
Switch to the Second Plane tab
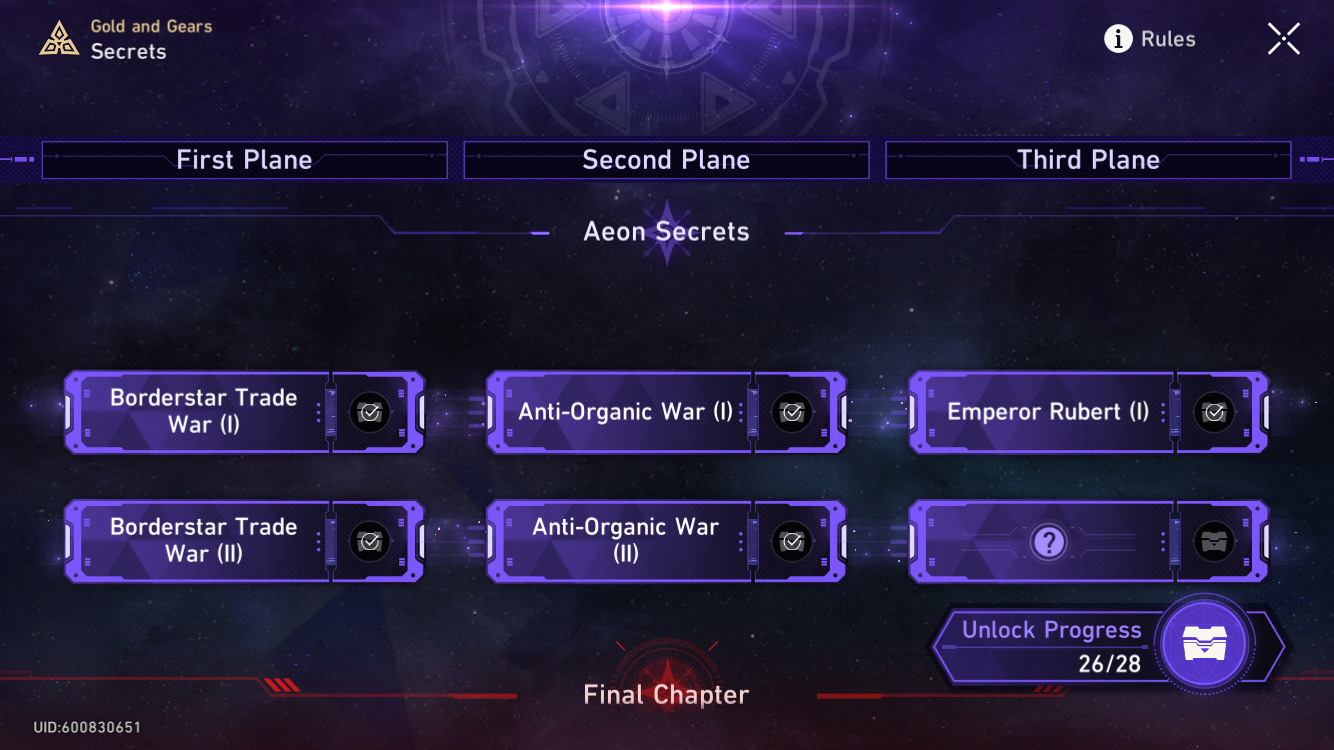(x=666, y=159)
